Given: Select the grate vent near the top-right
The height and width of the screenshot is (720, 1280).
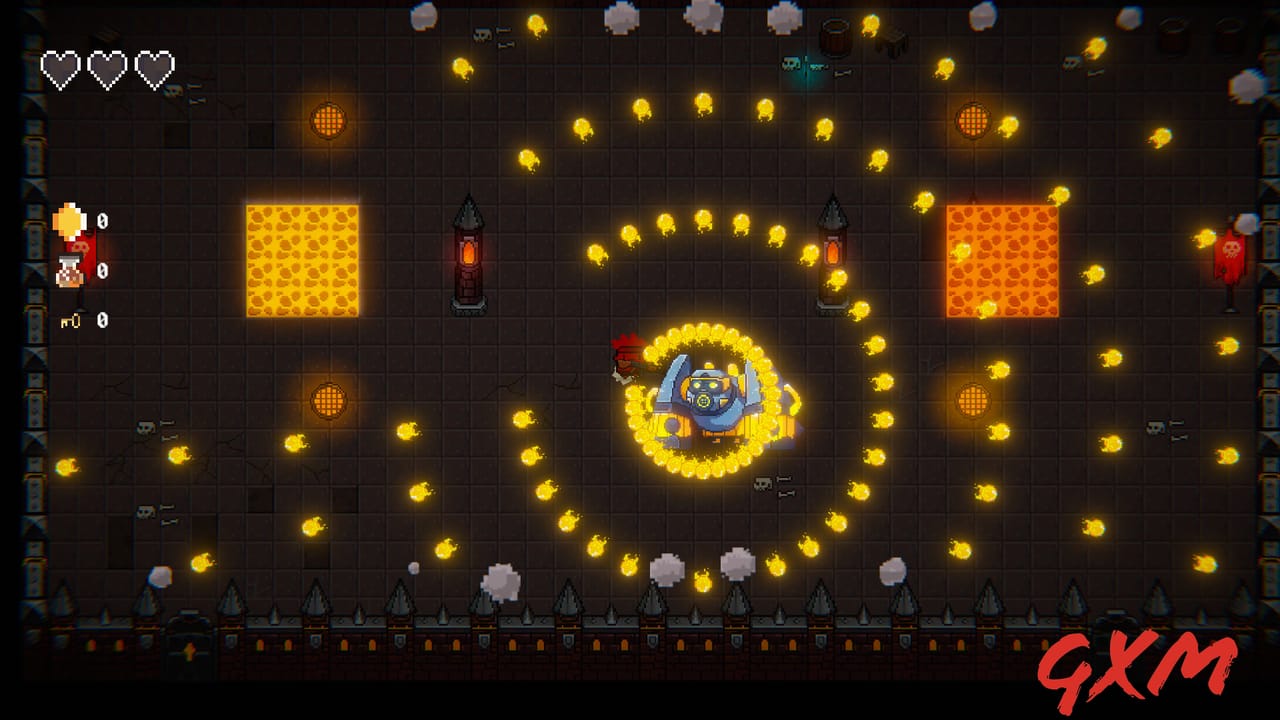Looking at the screenshot, I should click(x=970, y=122).
